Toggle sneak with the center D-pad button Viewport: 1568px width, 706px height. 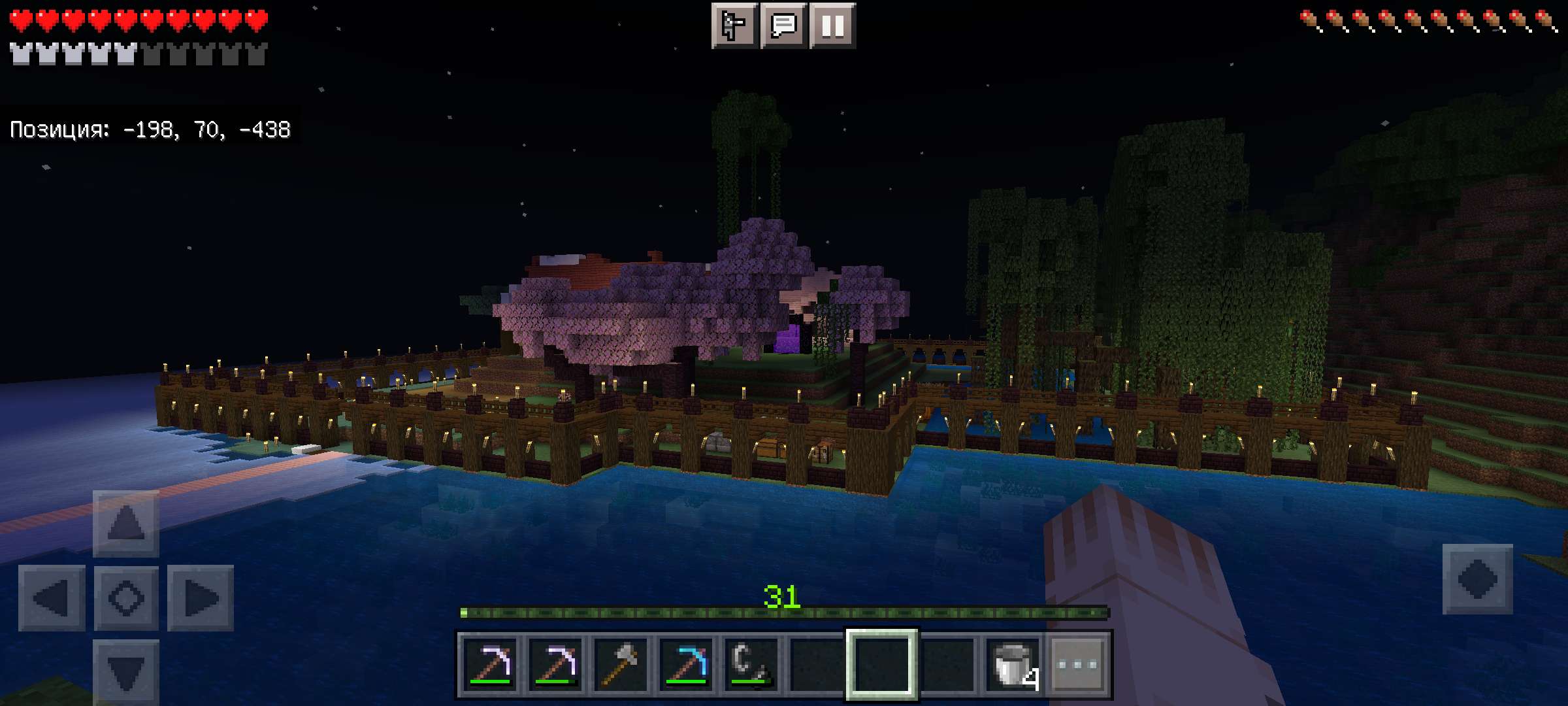(125, 597)
